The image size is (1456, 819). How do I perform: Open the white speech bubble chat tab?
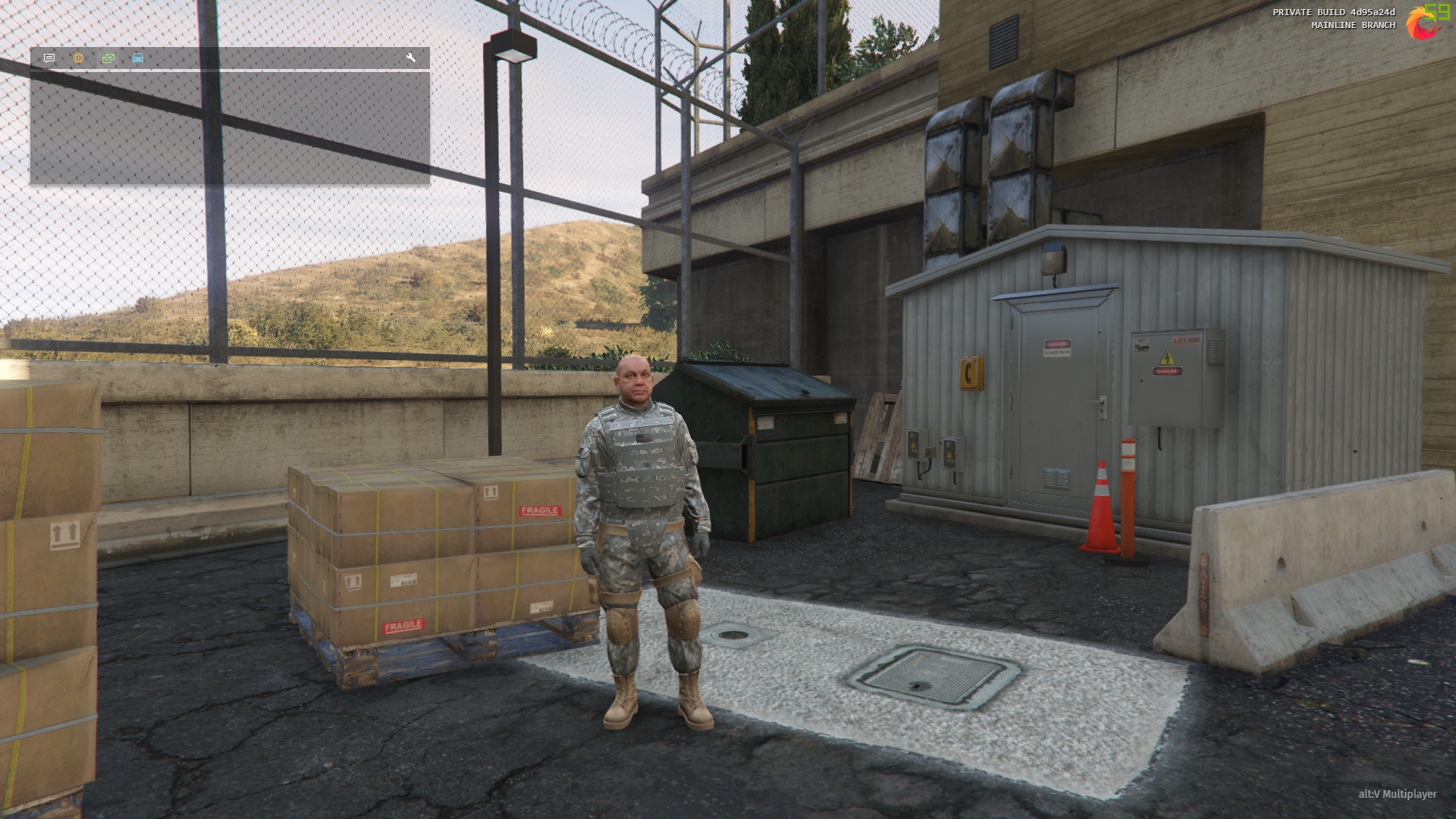point(49,58)
